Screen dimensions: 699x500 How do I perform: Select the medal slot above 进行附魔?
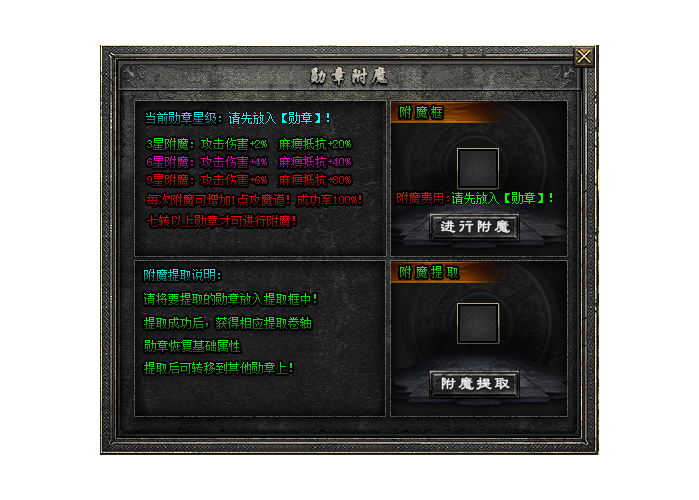pos(477,167)
